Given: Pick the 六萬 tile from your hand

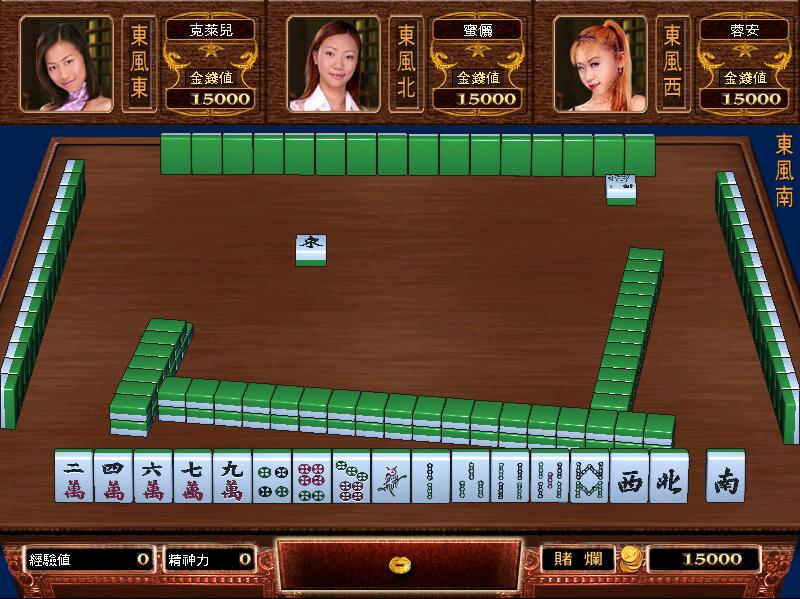Looking at the screenshot, I should click(x=153, y=476).
